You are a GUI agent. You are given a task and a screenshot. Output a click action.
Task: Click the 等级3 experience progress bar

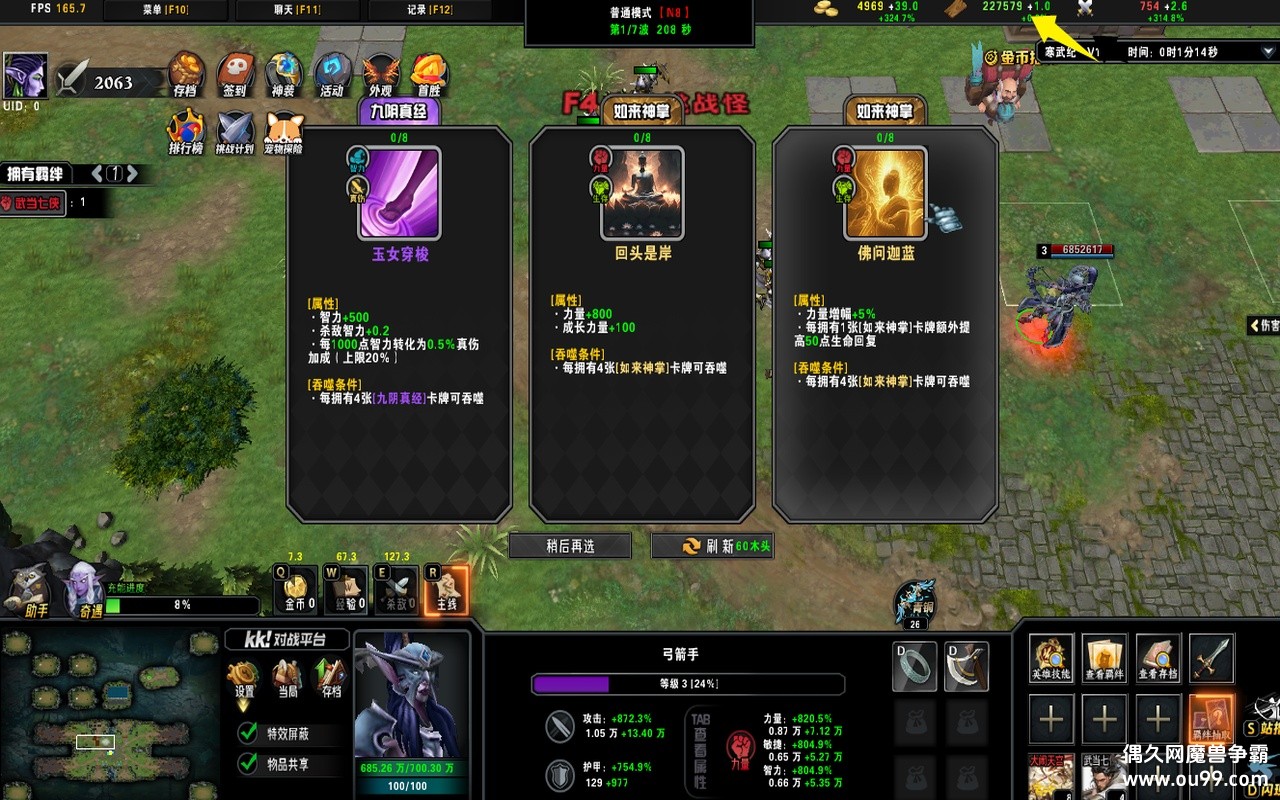tap(690, 684)
